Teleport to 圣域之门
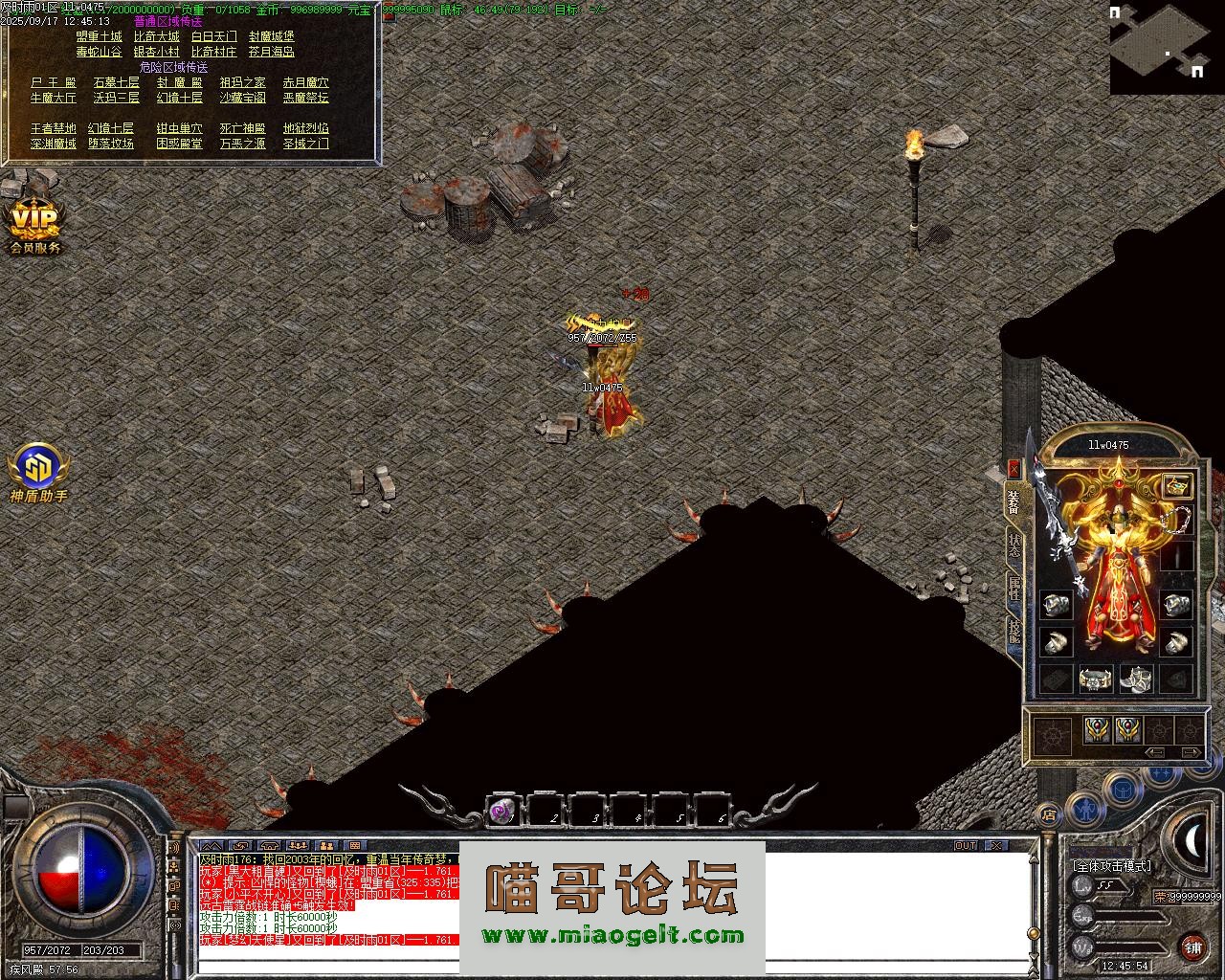Image resolution: width=1225 pixels, height=980 pixels. tap(305, 144)
